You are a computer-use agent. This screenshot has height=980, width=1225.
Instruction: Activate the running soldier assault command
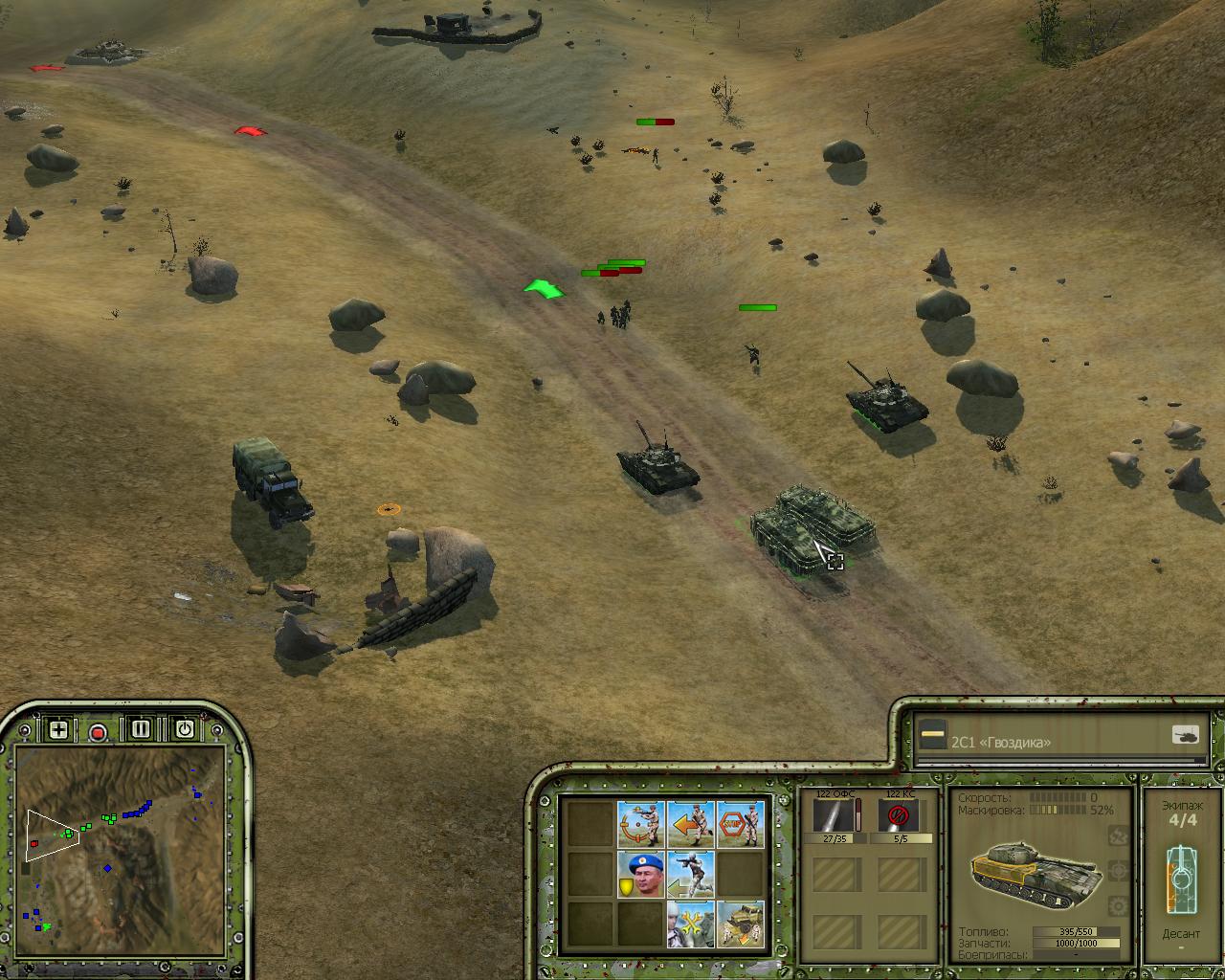point(690,874)
